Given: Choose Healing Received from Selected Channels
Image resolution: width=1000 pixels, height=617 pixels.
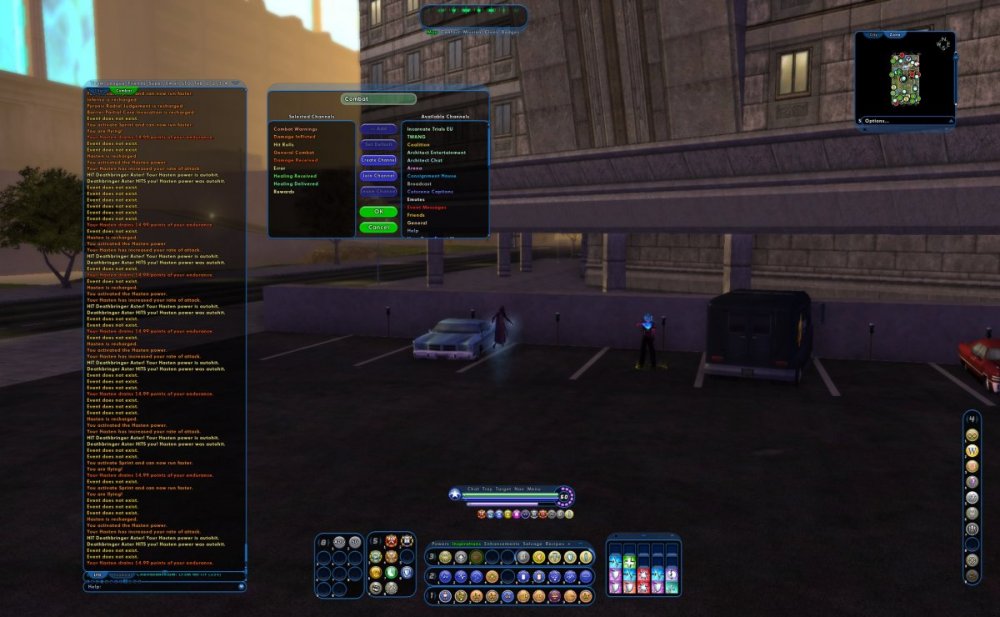Looking at the screenshot, I should (296, 175).
